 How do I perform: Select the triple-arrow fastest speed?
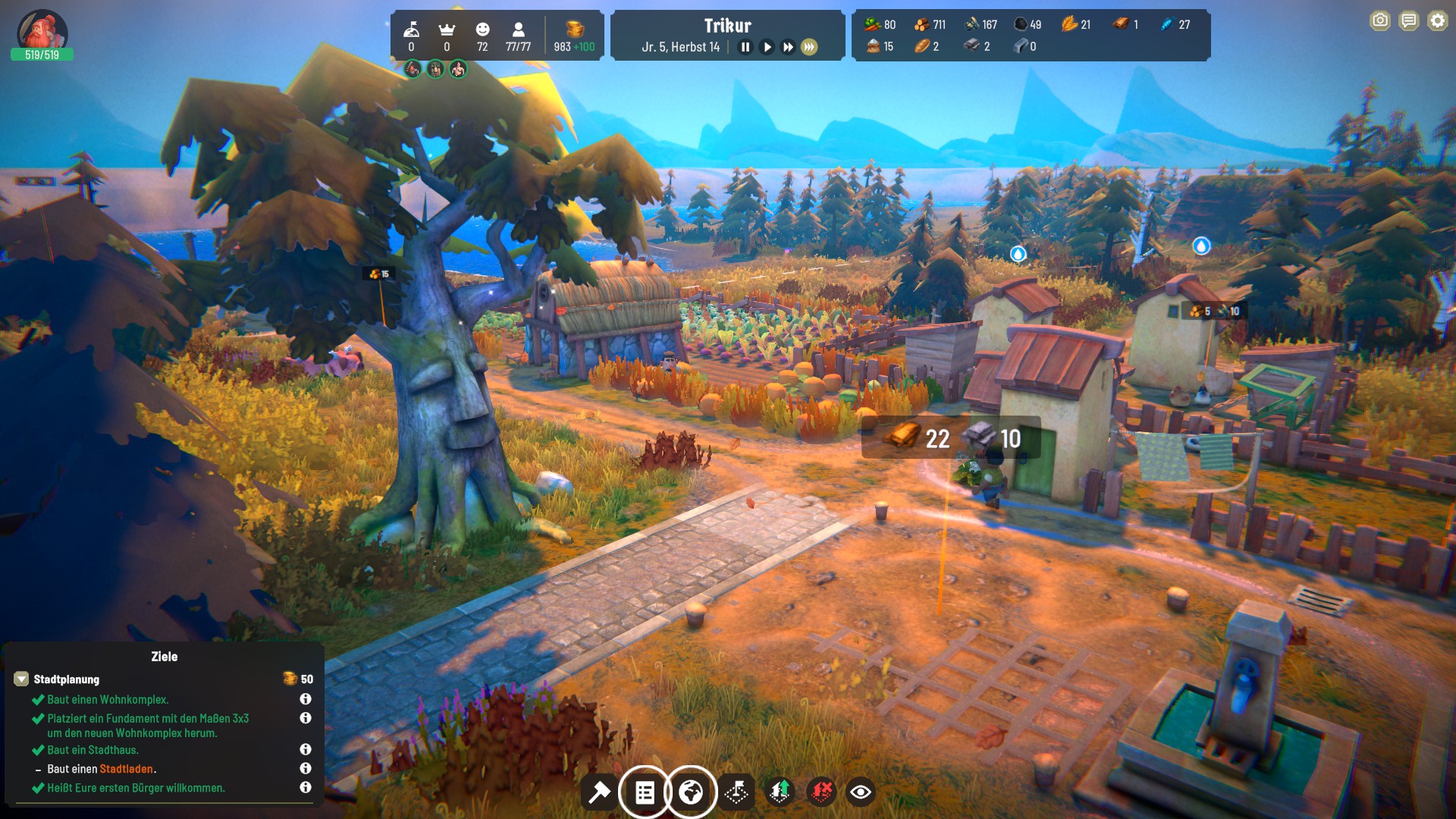(x=810, y=47)
